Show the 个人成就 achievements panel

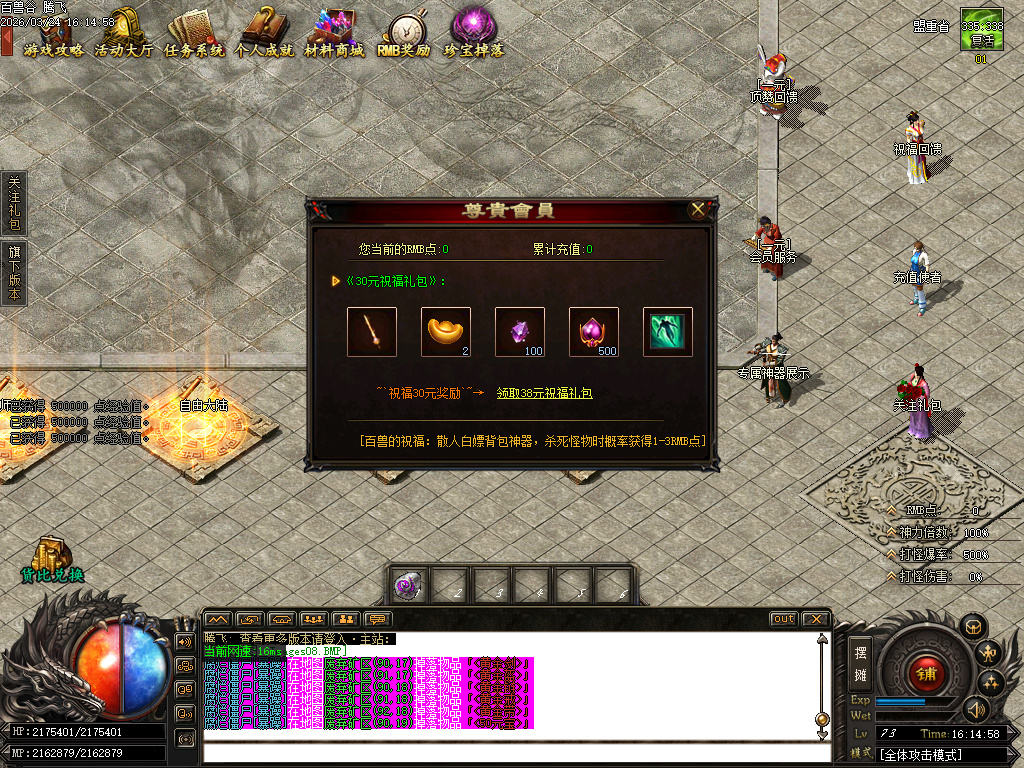[264, 34]
